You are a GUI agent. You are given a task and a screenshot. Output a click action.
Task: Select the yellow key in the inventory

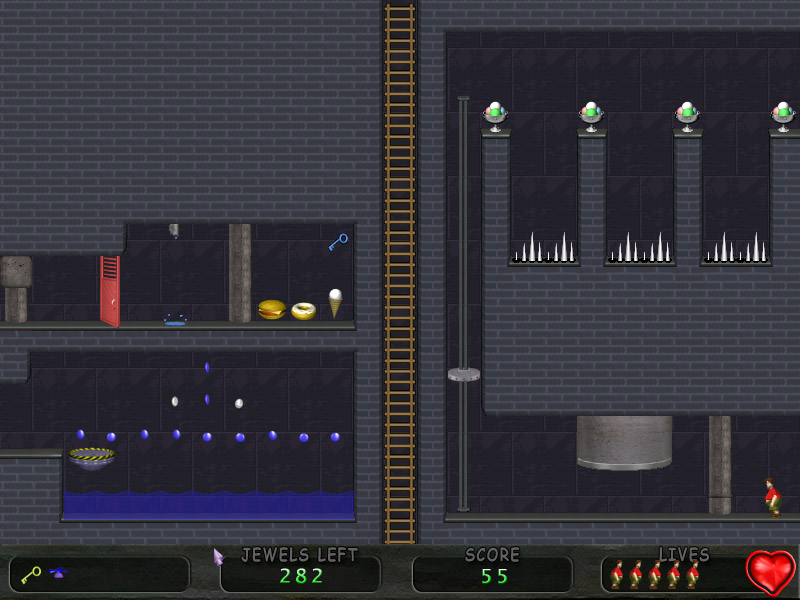30,574
